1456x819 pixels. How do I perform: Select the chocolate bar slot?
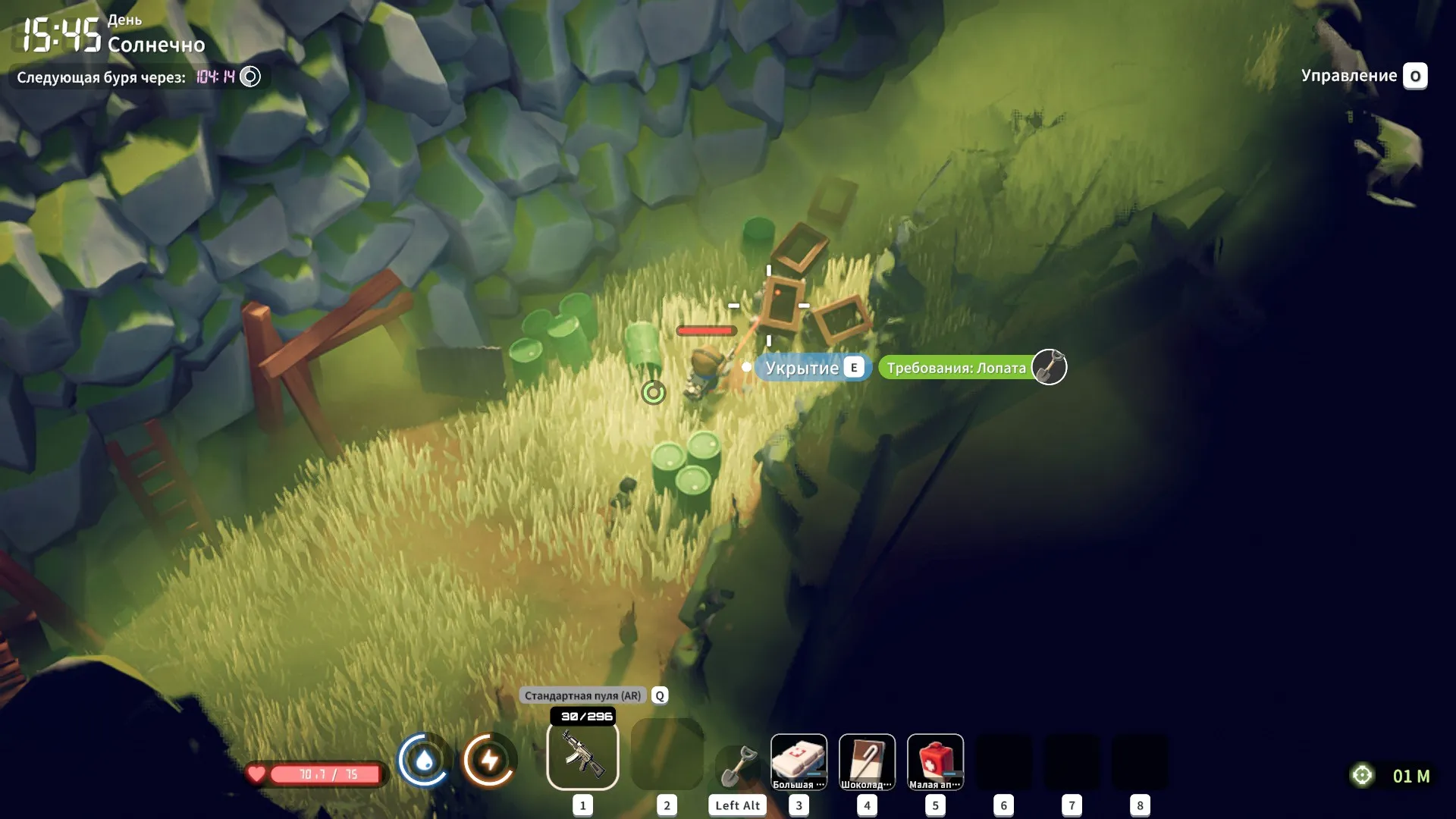pyautogui.click(x=867, y=761)
